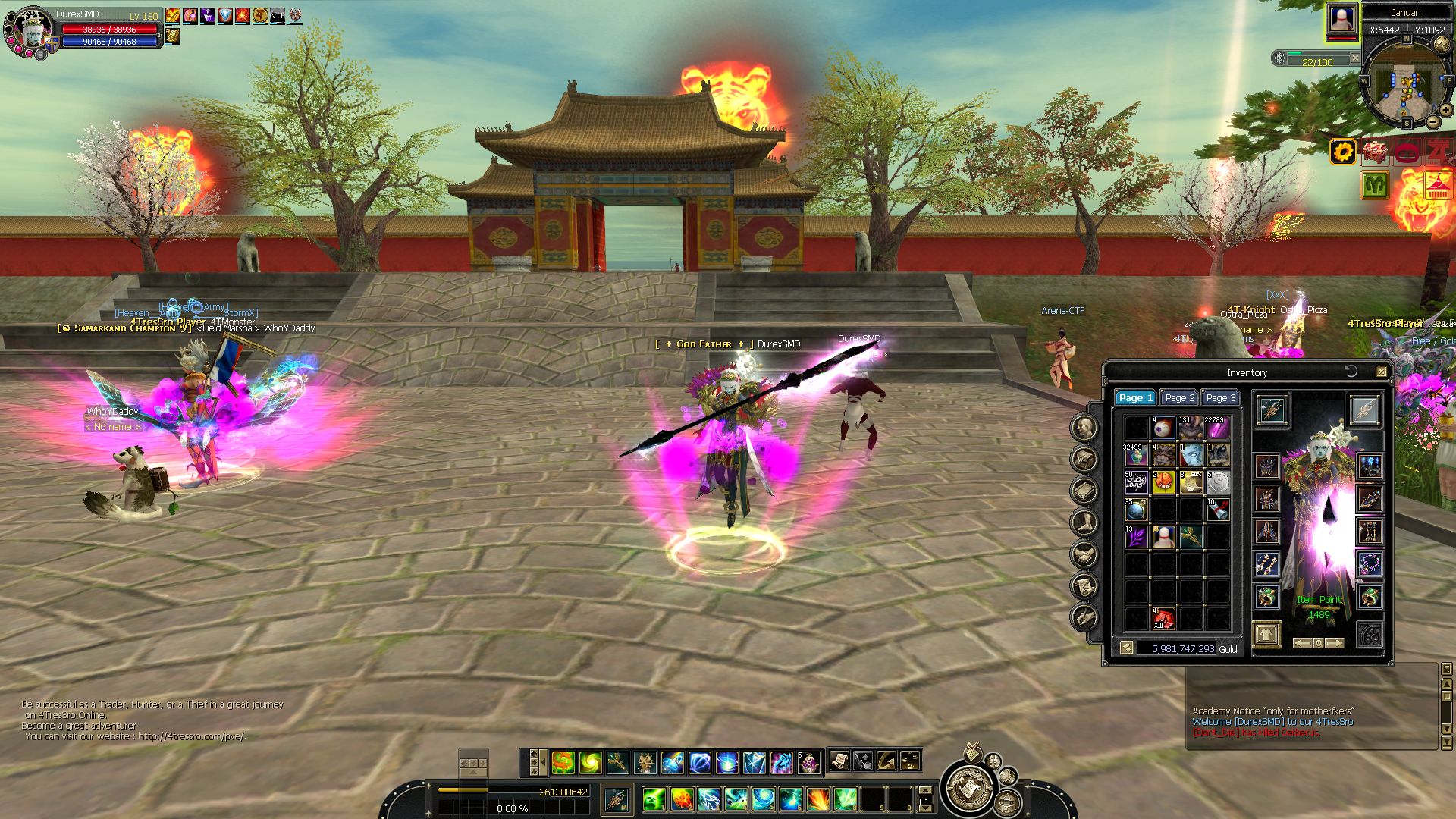Open the red treasure chest icon
The image size is (1456, 819).
(1375, 152)
